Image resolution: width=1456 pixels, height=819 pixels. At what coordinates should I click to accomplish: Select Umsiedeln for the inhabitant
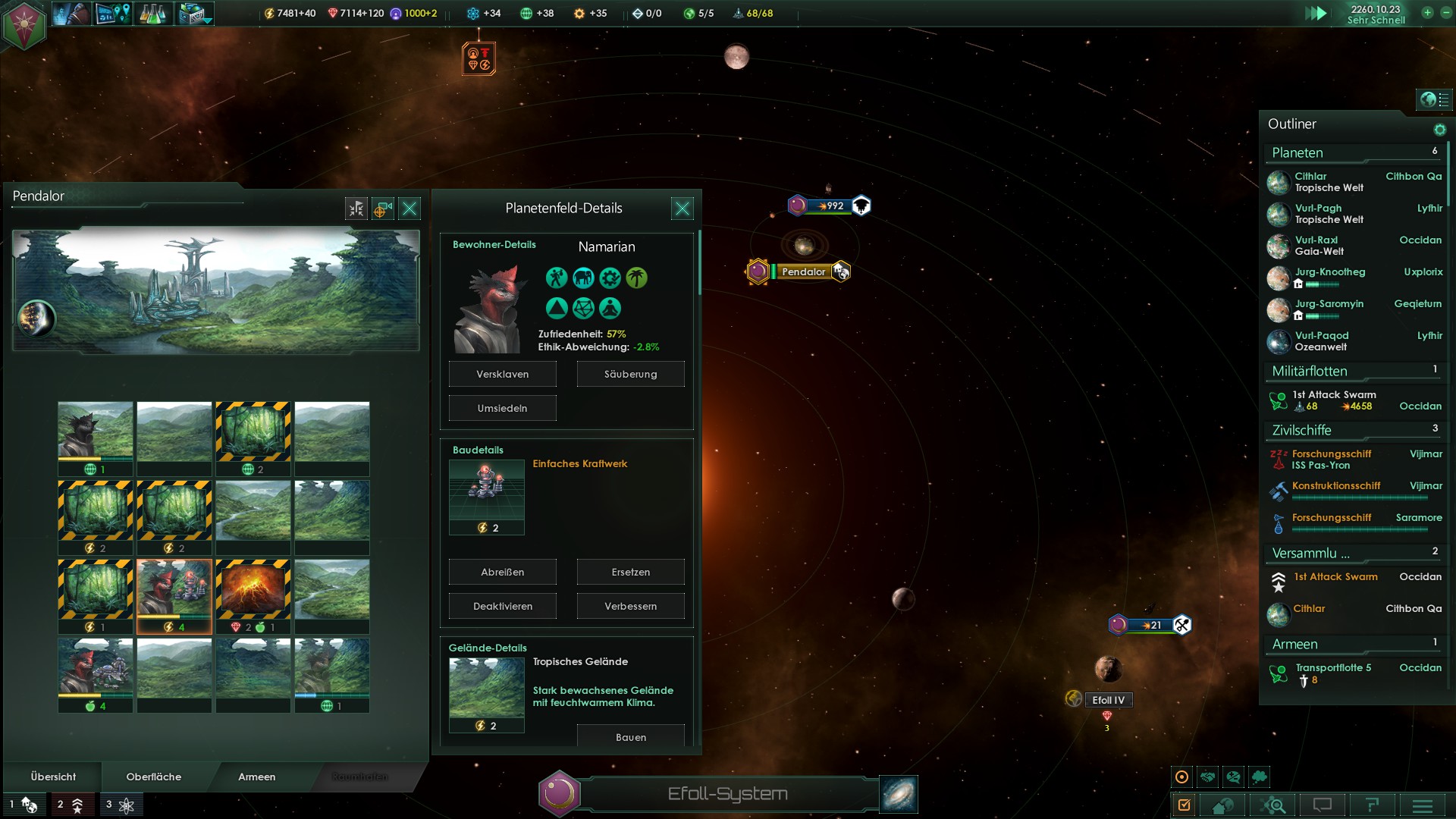click(x=502, y=408)
